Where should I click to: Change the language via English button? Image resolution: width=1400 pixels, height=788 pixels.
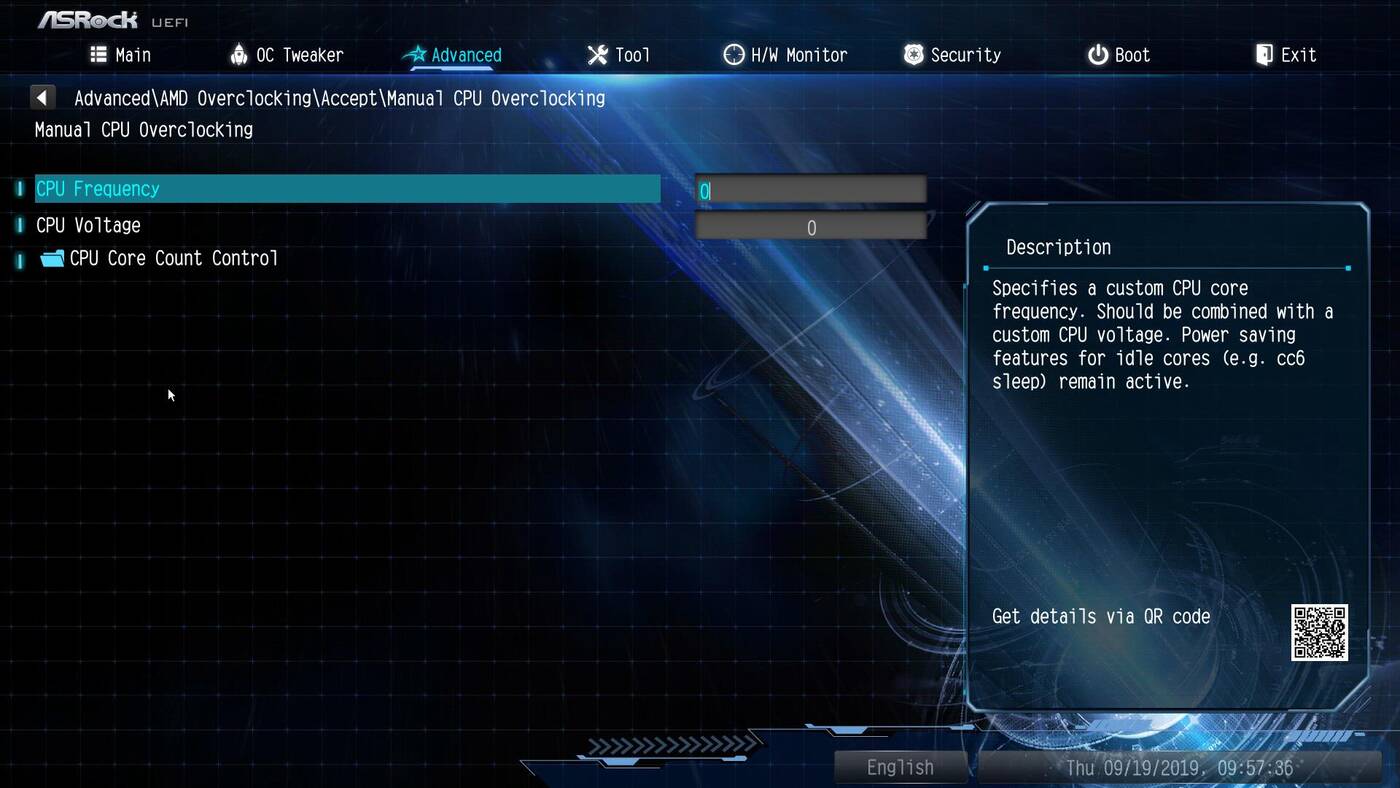tap(900, 767)
